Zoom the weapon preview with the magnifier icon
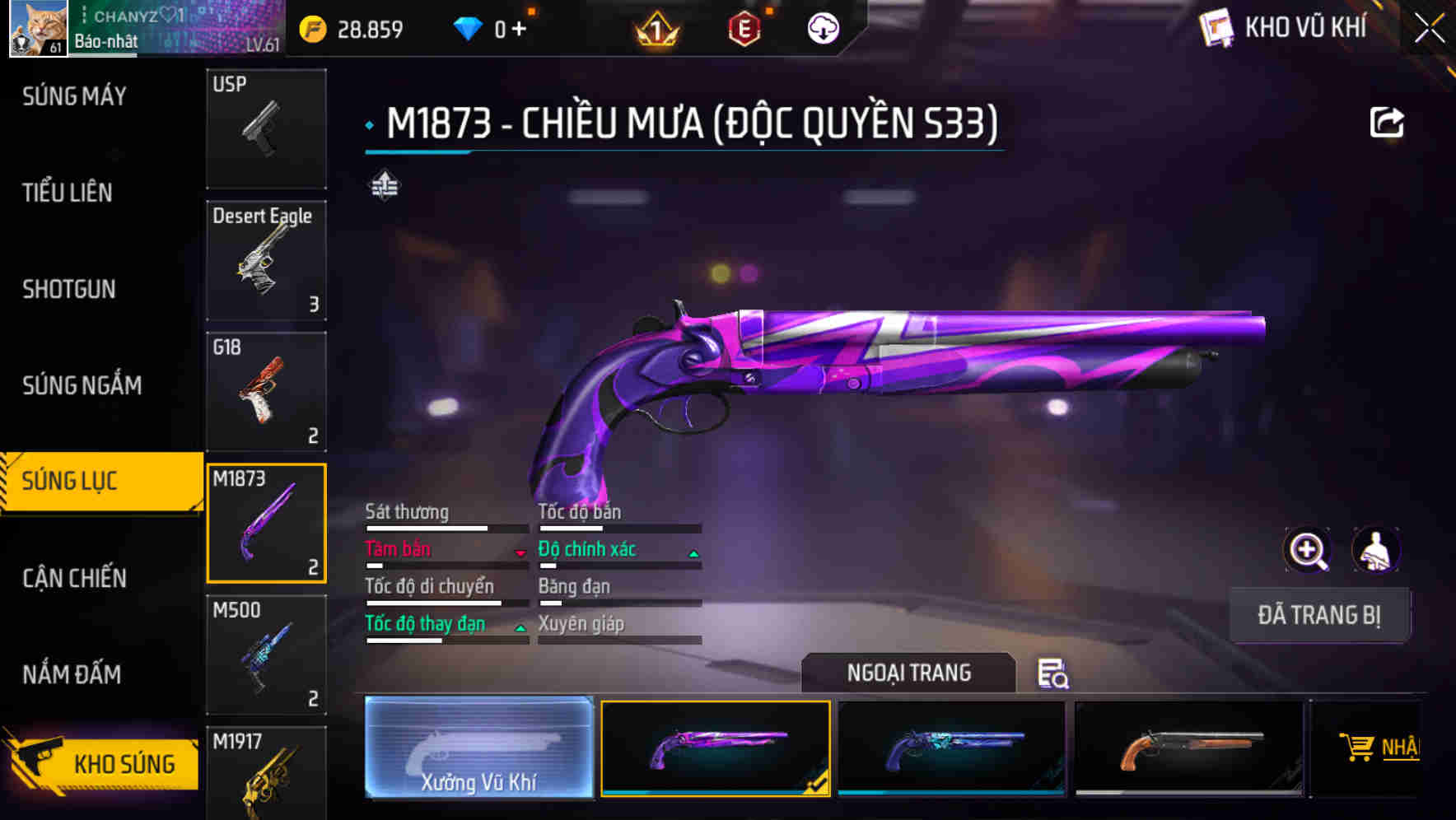 pyautogui.click(x=1308, y=549)
